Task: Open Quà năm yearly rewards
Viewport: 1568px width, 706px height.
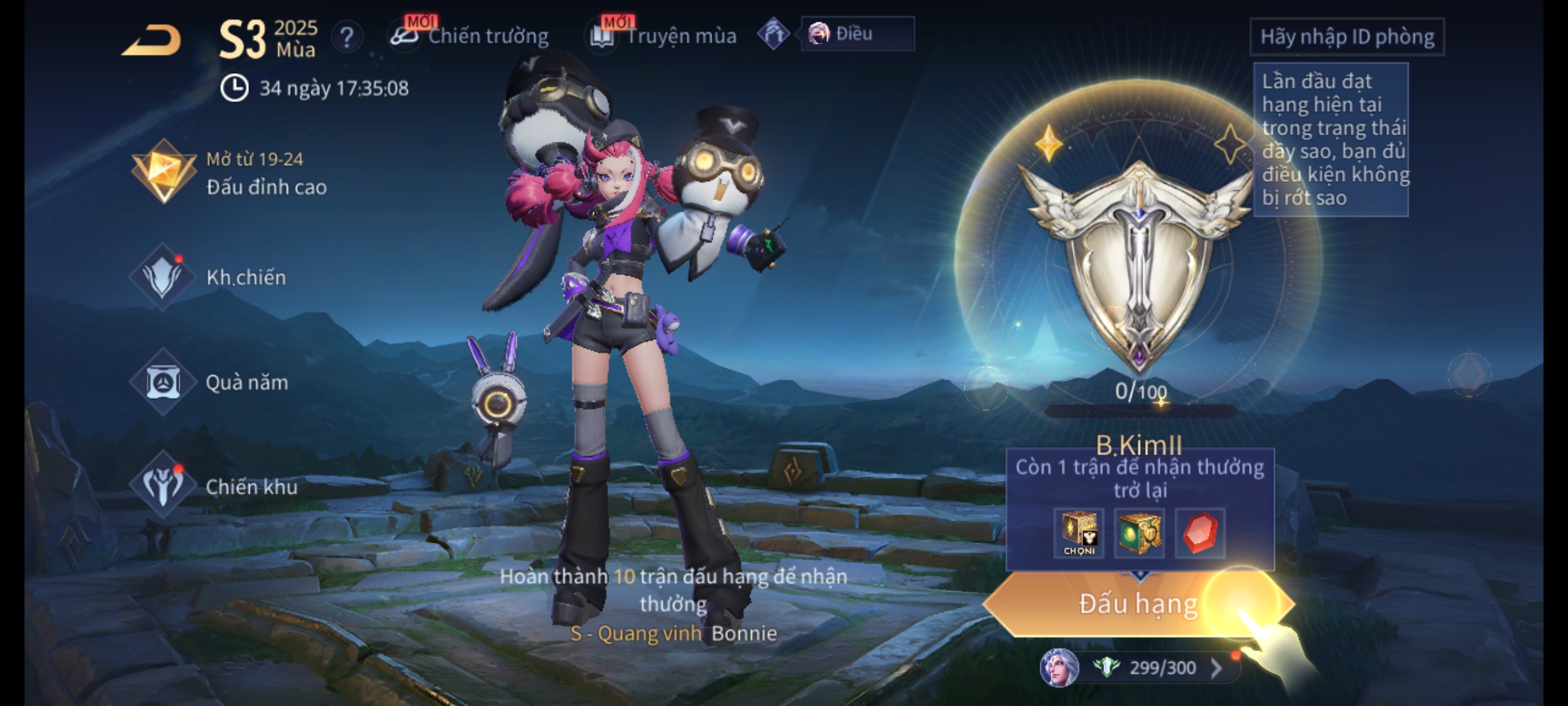Action: pyautogui.click(x=210, y=382)
